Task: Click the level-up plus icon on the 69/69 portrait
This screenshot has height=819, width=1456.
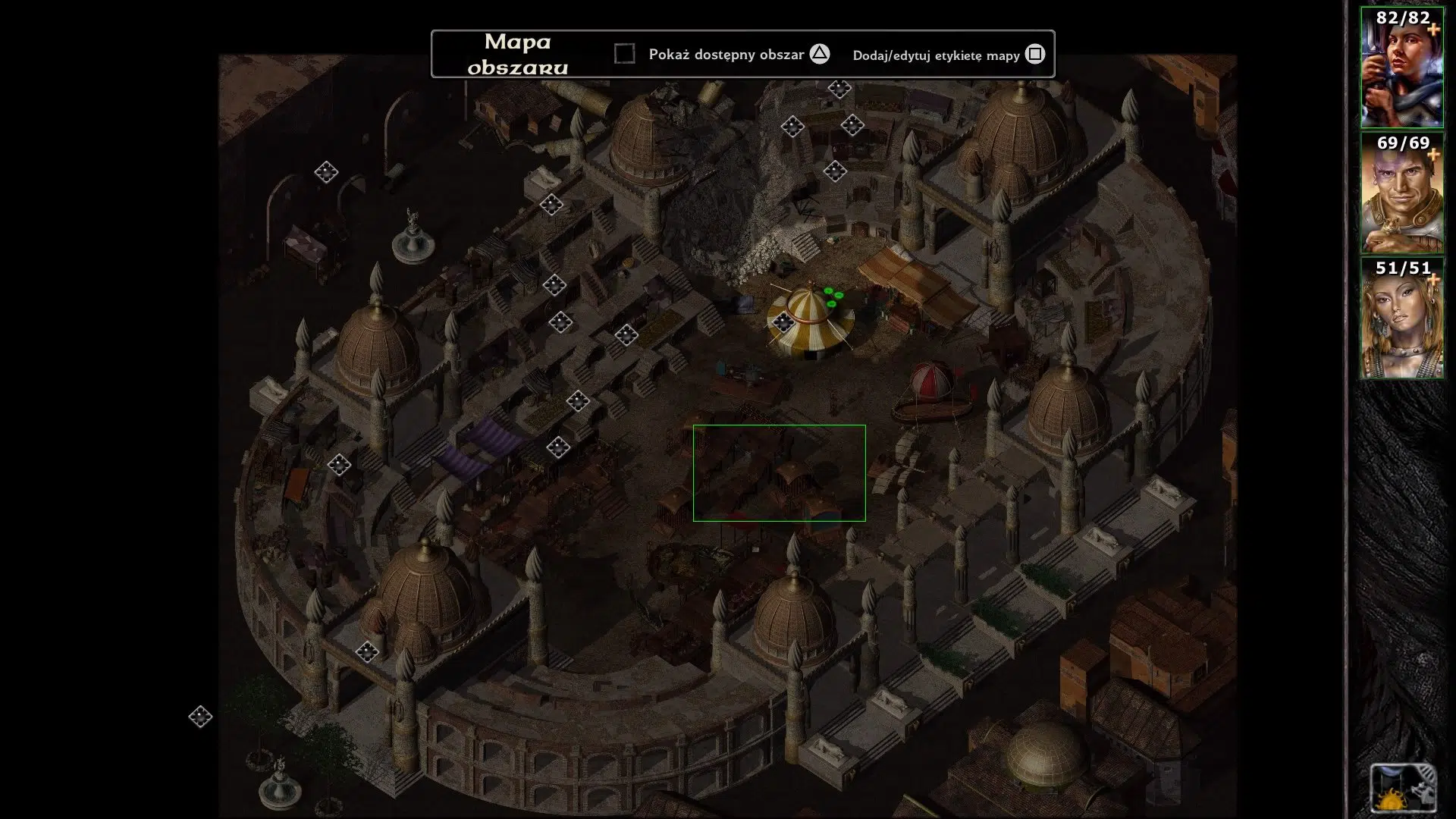Action: [1433, 152]
